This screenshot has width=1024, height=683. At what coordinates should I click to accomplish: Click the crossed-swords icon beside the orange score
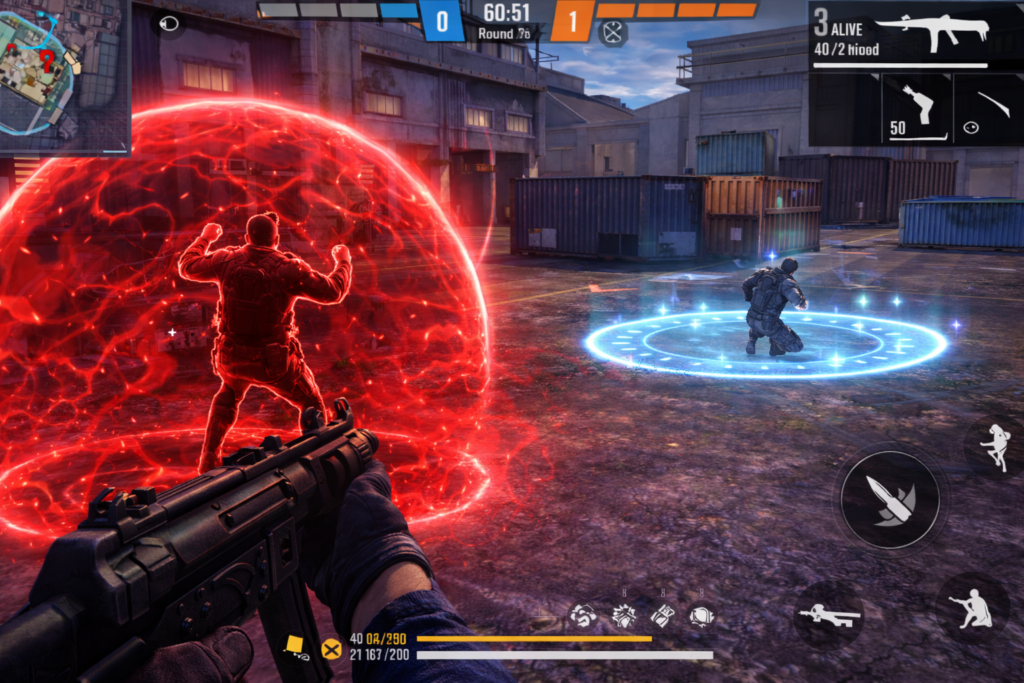tap(612, 33)
